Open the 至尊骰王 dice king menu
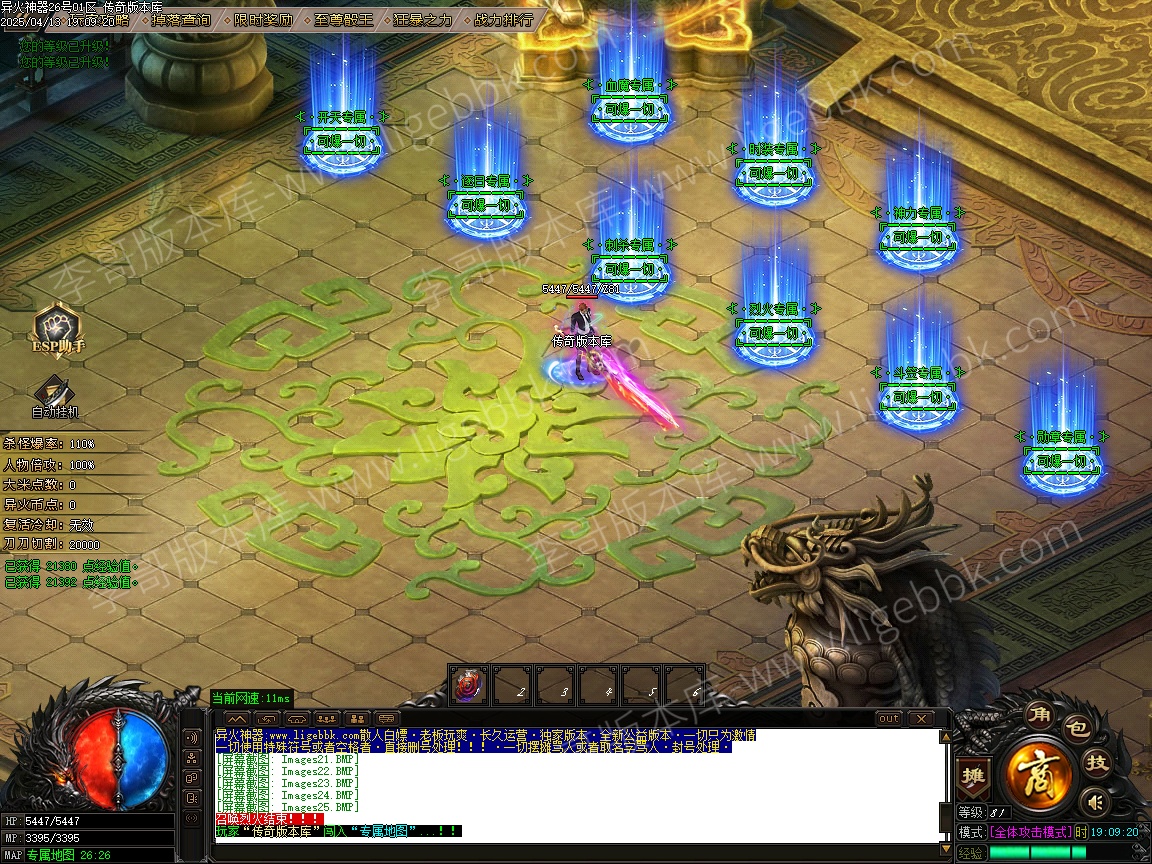 point(343,20)
